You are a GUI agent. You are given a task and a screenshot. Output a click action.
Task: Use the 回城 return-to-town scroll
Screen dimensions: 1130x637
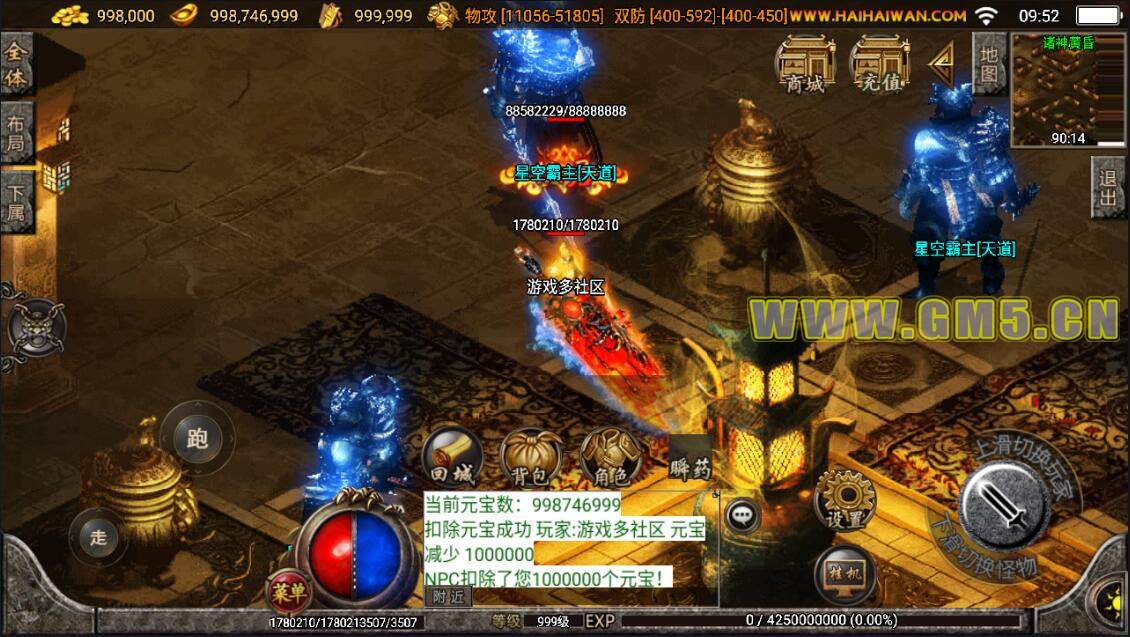click(x=451, y=459)
